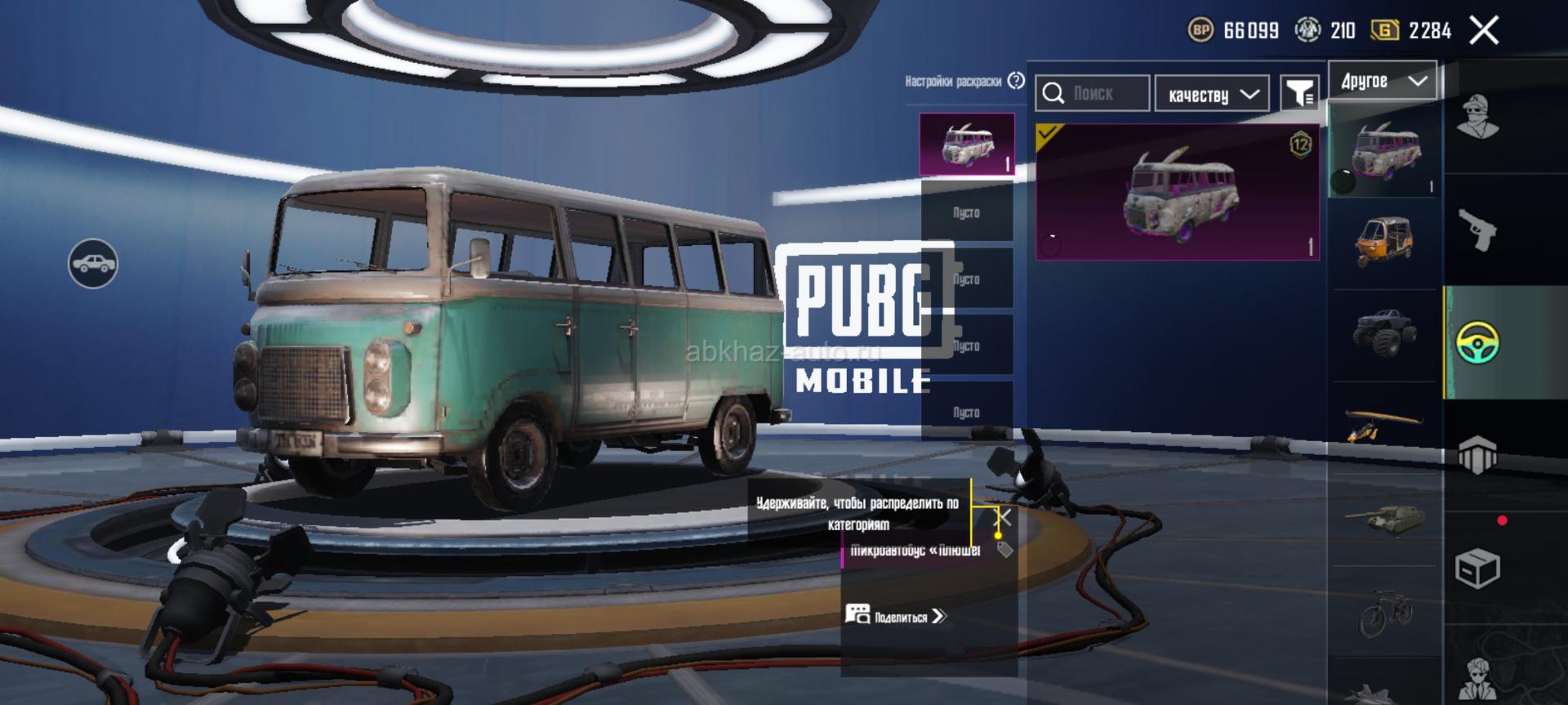This screenshot has width=1568, height=705.
Task: Show the paint settings help question mark
Action: coord(1016,81)
